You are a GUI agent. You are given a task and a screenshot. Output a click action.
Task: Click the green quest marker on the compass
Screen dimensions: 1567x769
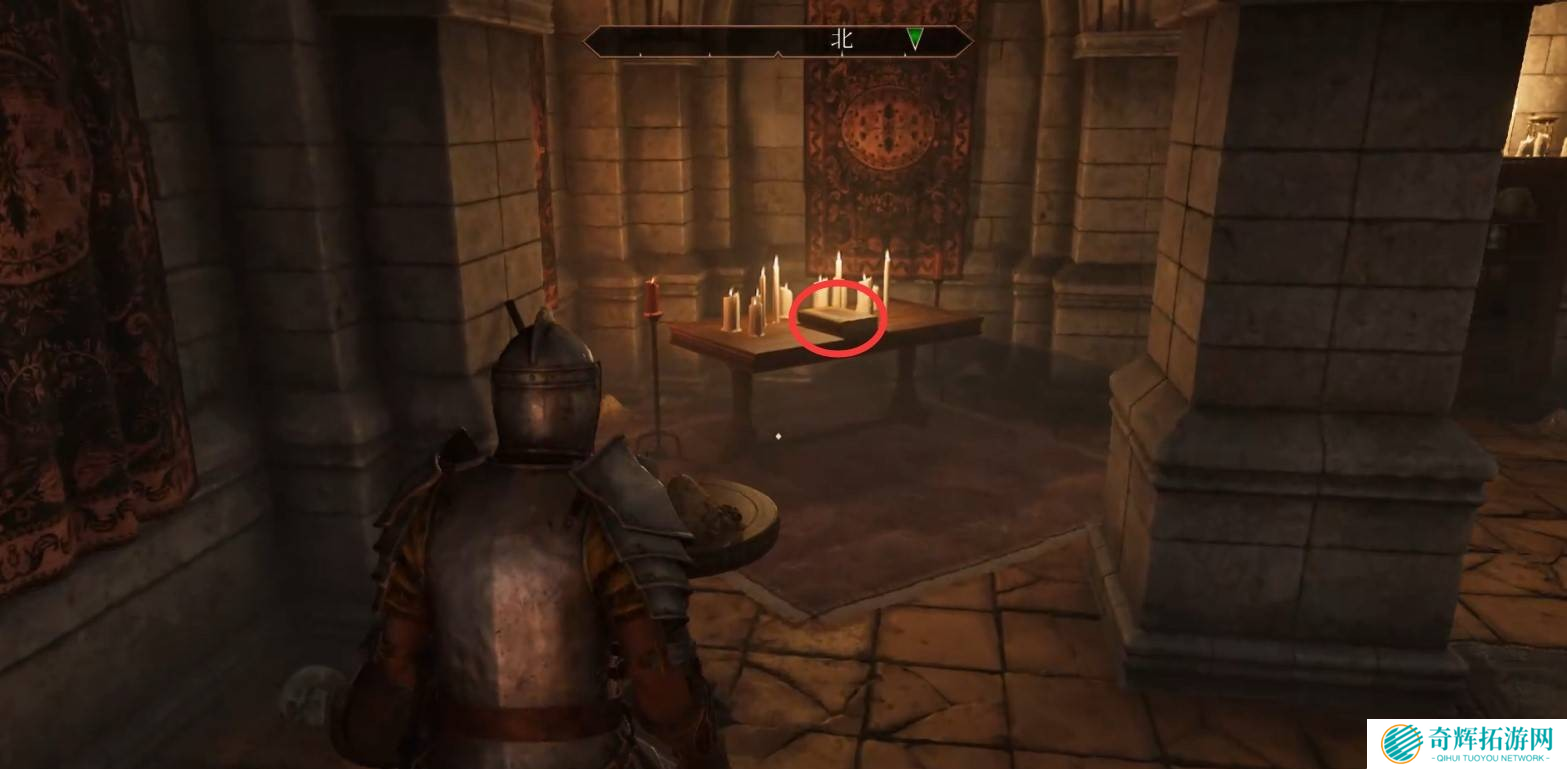tap(914, 39)
